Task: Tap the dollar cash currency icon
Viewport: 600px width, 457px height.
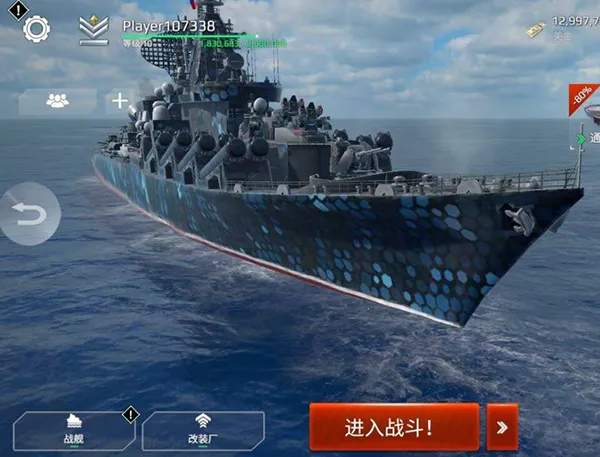Action: click(x=537, y=31)
